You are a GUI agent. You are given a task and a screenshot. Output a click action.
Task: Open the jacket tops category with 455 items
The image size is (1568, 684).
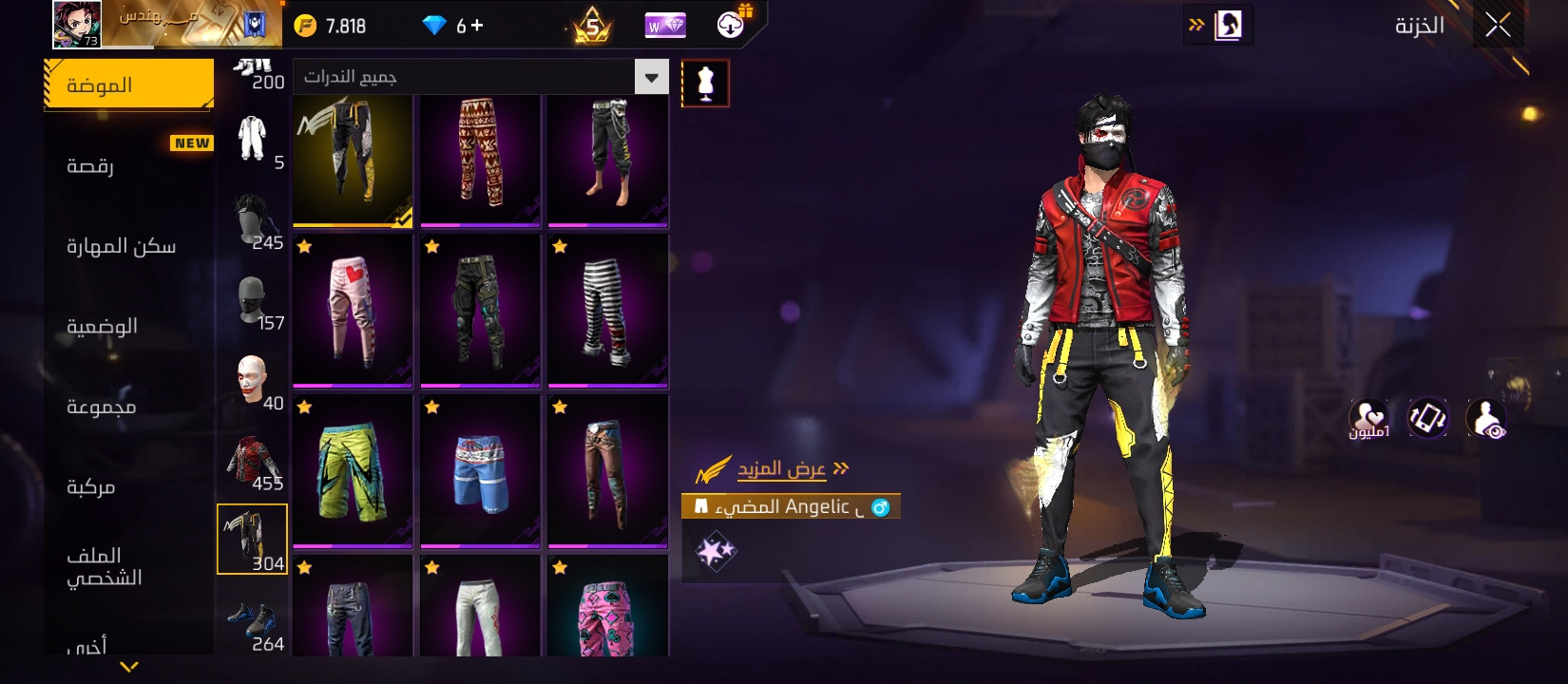click(252, 463)
